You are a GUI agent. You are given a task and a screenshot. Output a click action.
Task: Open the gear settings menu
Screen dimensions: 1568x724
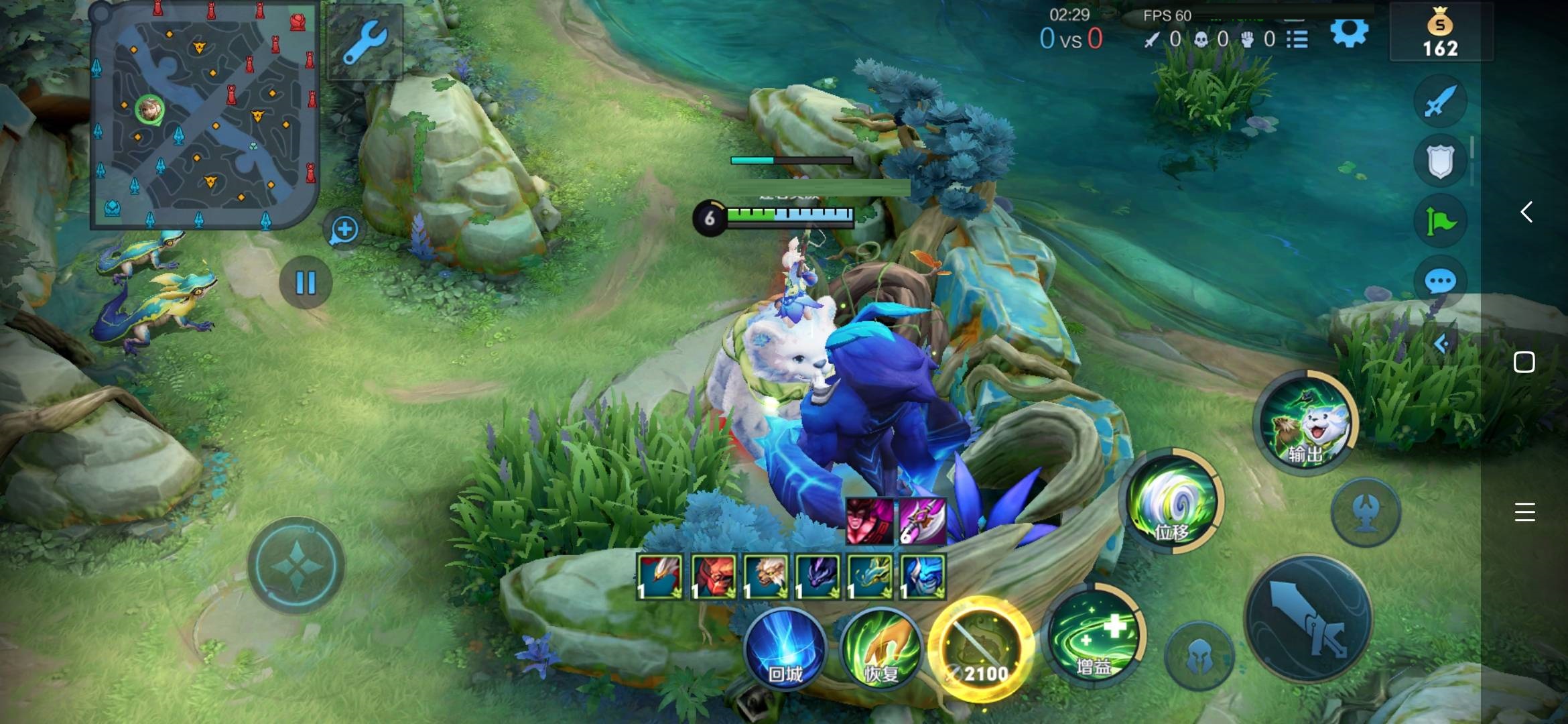click(1349, 32)
